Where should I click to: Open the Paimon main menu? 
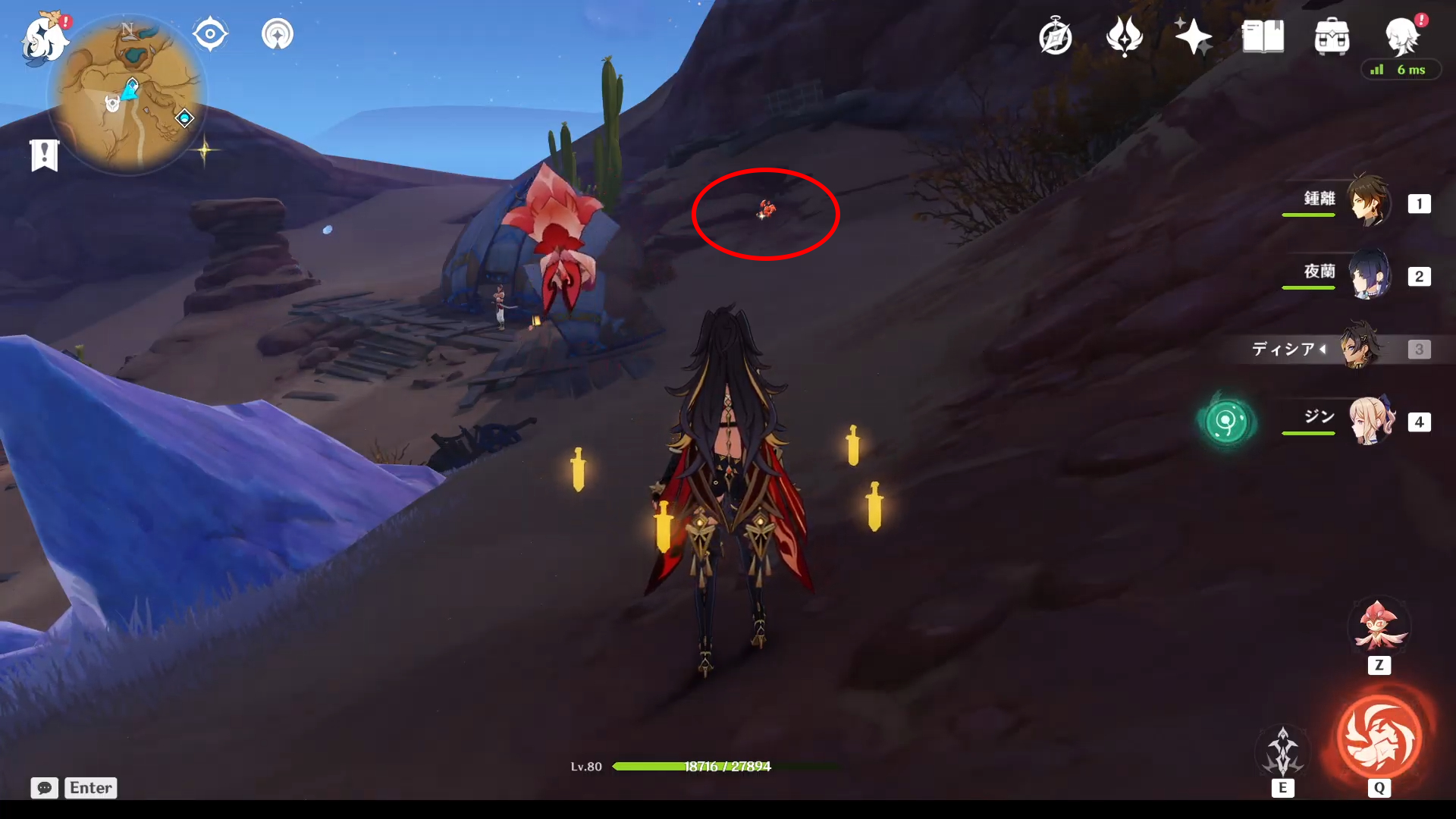pos(43,38)
